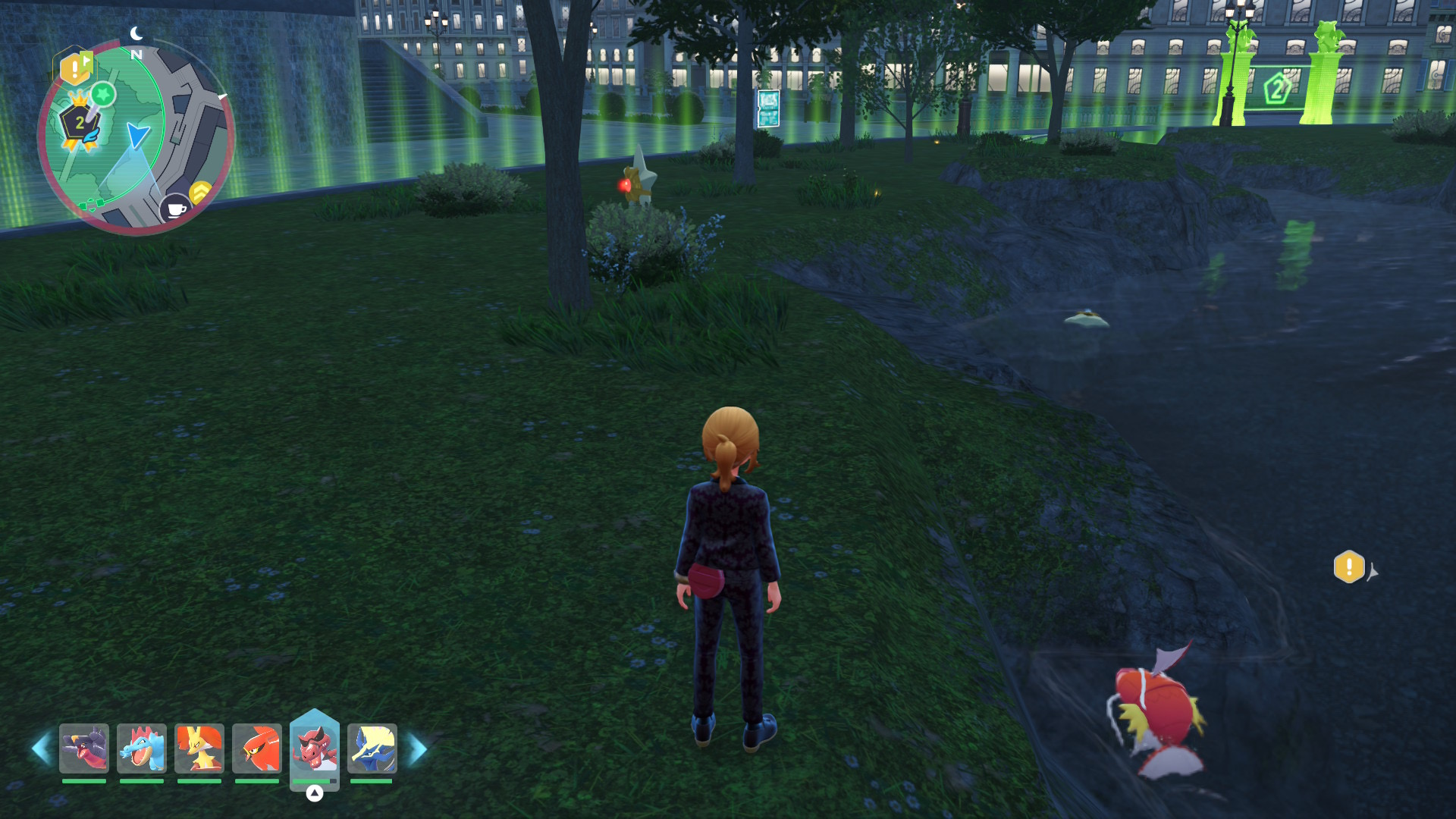Open the circular minimap

(x=136, y=136)
